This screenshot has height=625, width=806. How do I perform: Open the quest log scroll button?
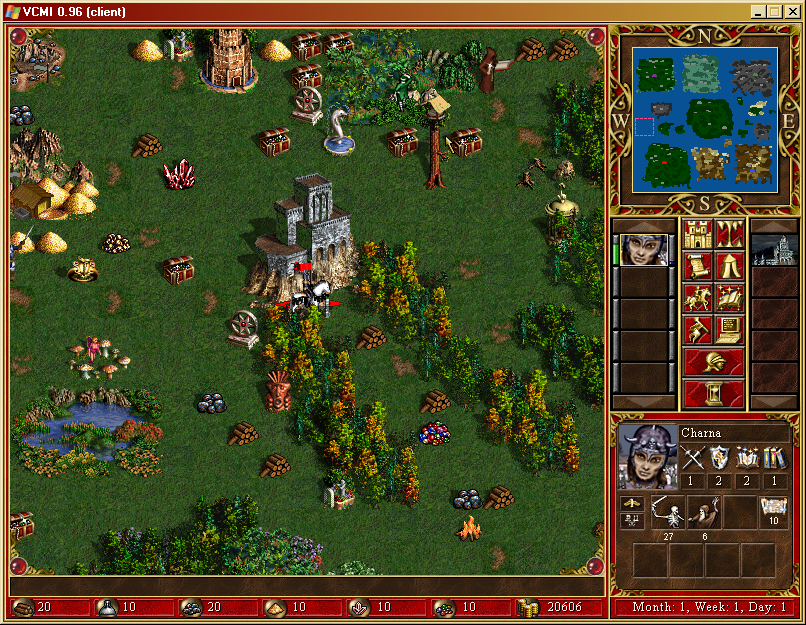click(698, 266)
